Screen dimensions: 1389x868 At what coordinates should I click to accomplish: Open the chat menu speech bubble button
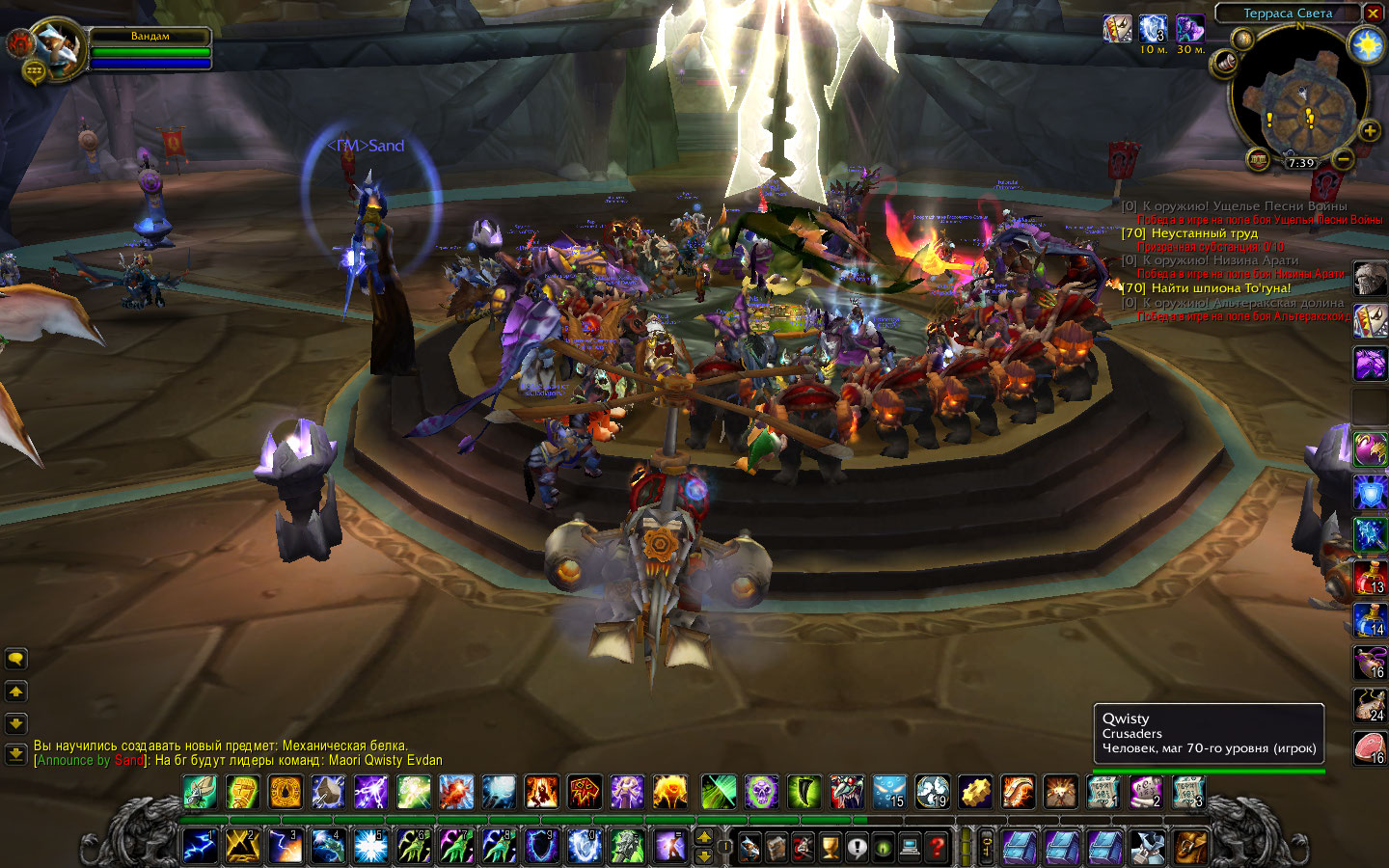16,660
